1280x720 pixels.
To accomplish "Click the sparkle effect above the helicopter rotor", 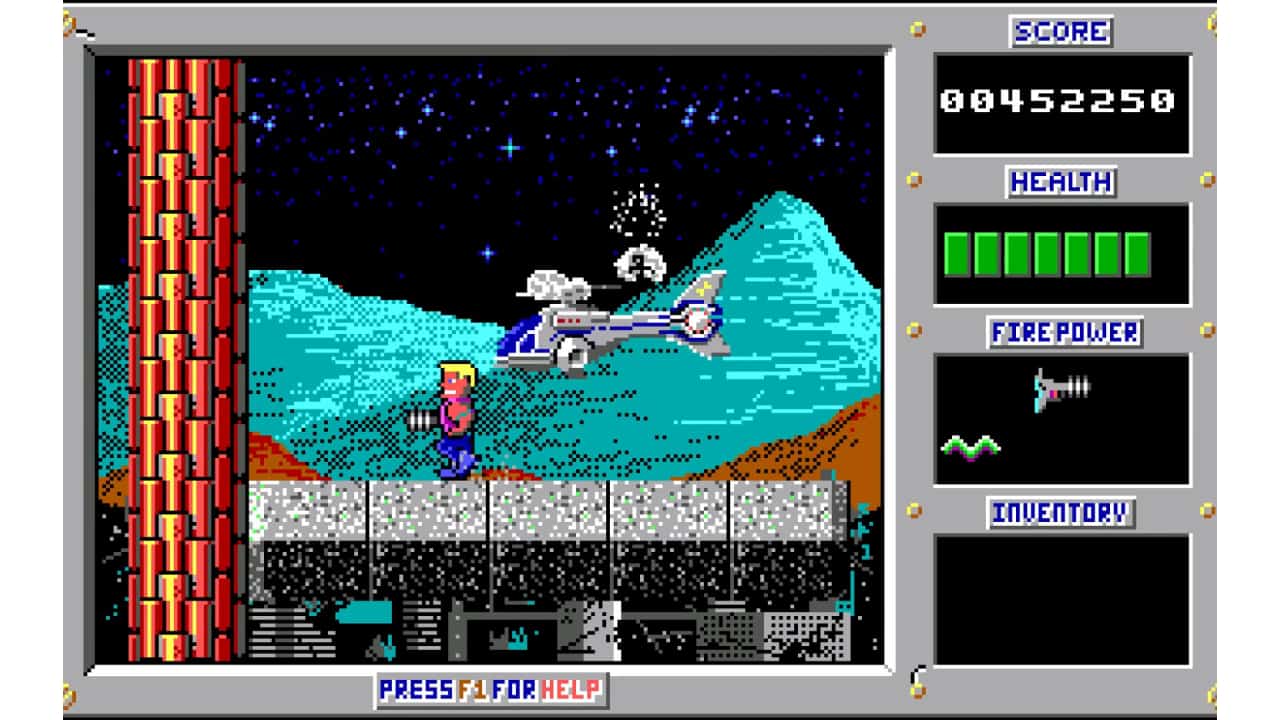I will pos(640,210).
